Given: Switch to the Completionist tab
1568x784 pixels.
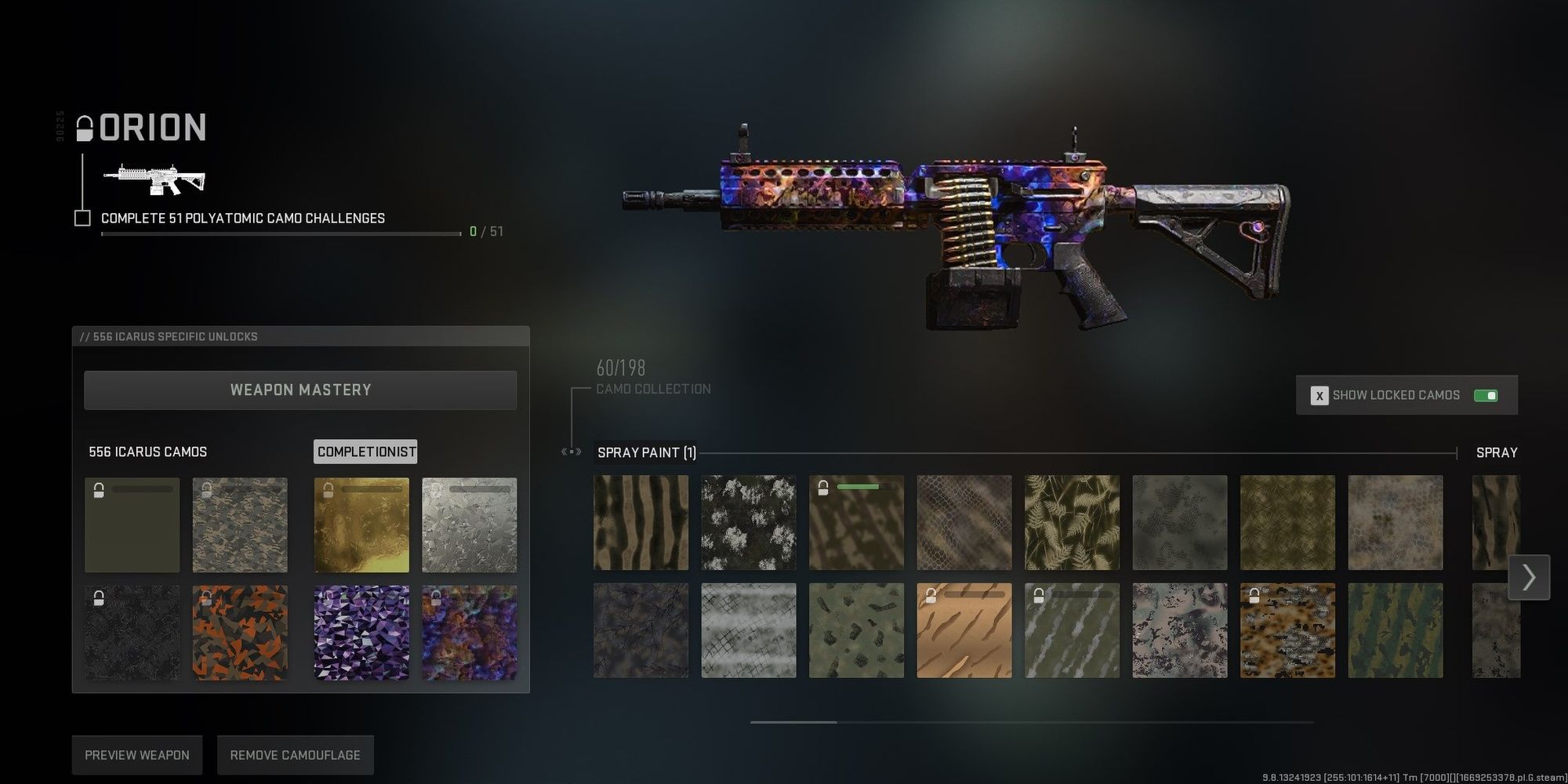Looking at the screenshot, I should point(365,452).
